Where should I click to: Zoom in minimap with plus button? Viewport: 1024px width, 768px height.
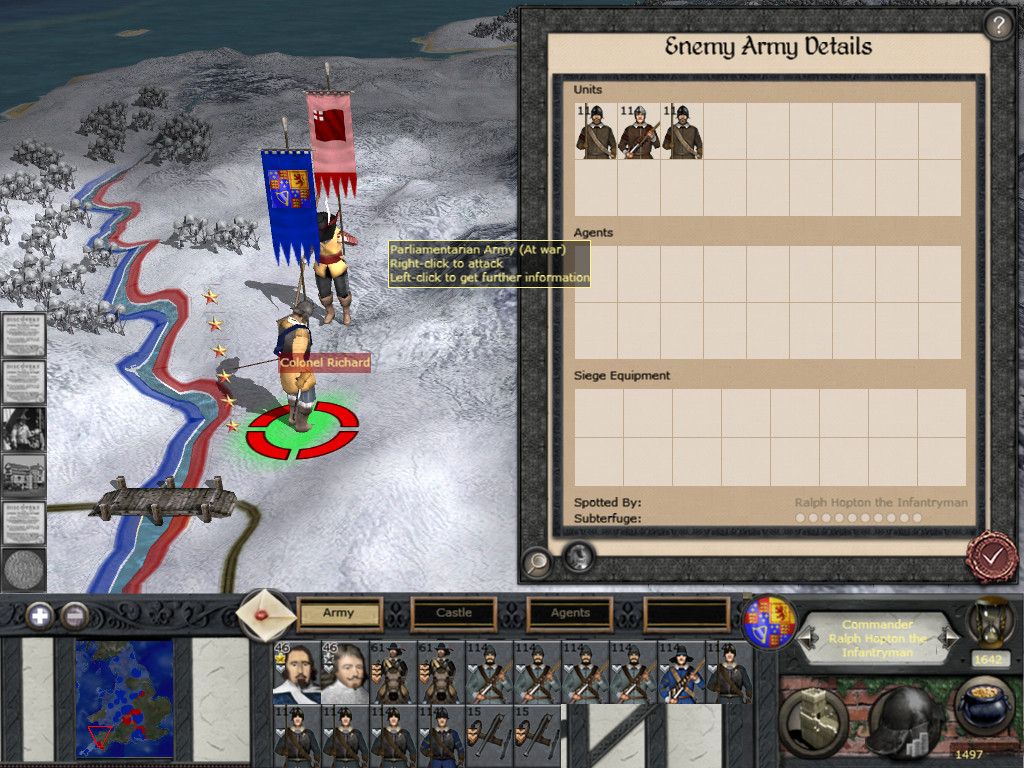coord(40,615)
